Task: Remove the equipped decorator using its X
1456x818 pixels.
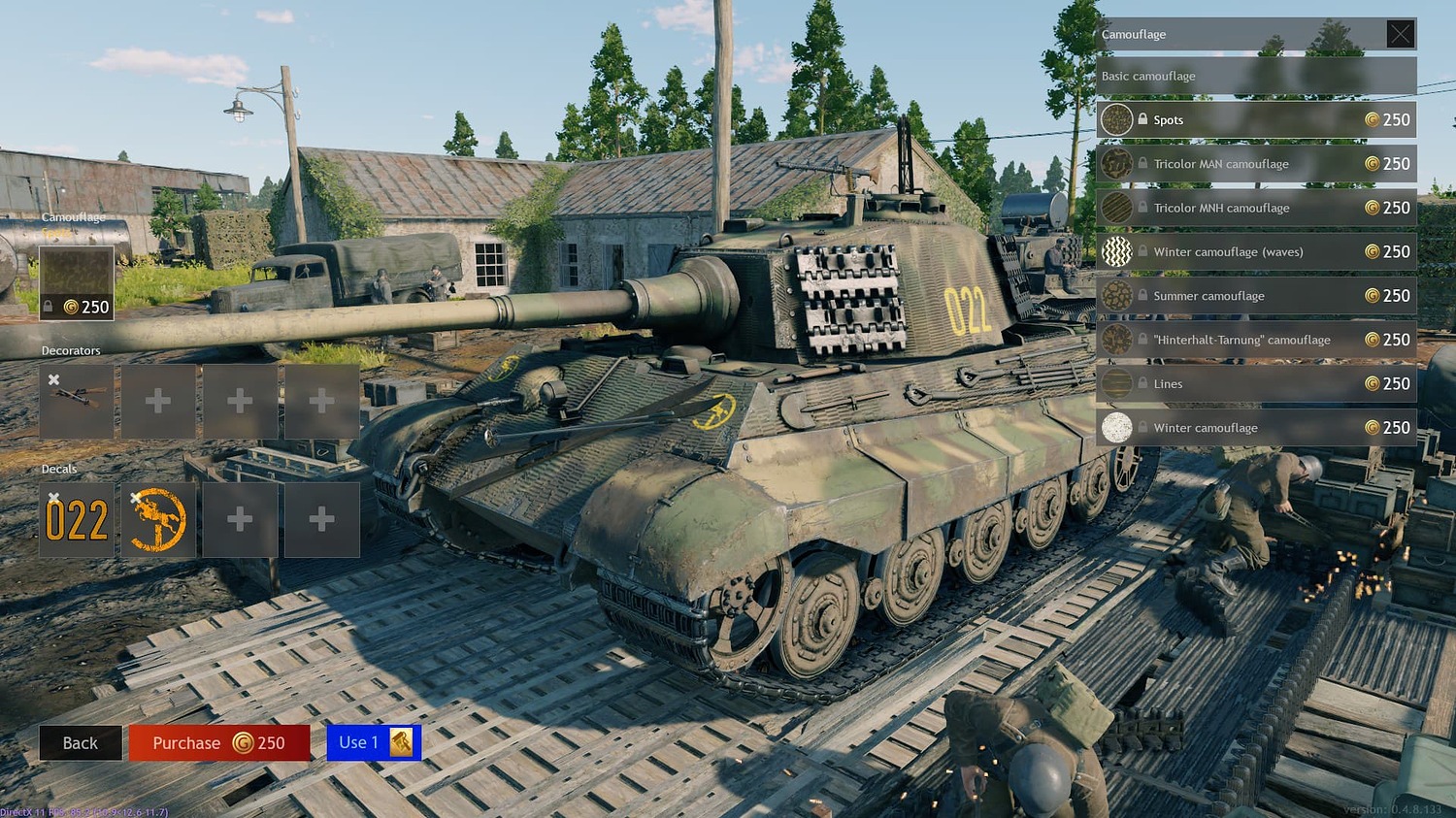Action: [53, 378]
